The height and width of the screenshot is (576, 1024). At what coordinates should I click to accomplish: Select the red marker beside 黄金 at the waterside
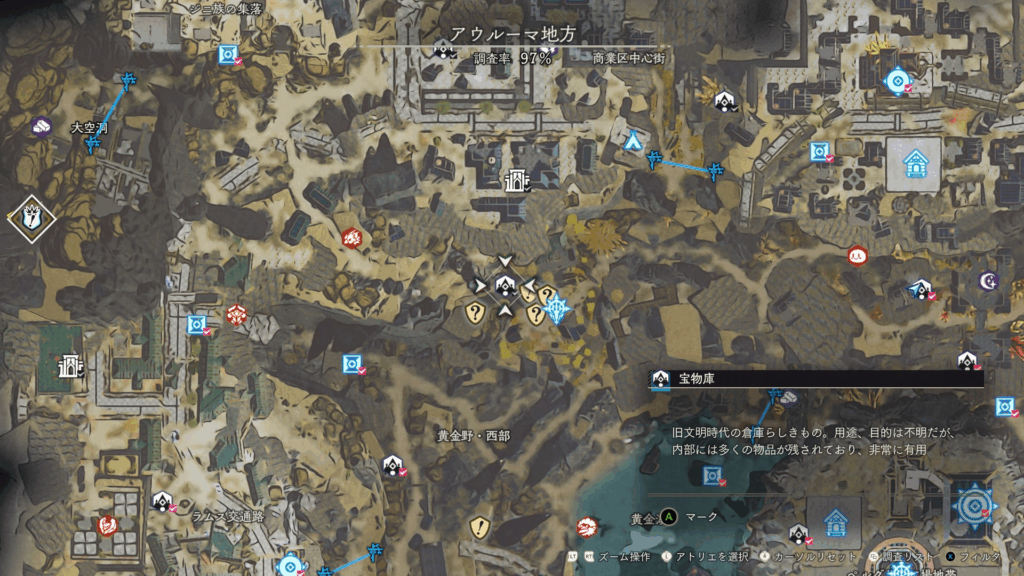(x=589, y=525)
